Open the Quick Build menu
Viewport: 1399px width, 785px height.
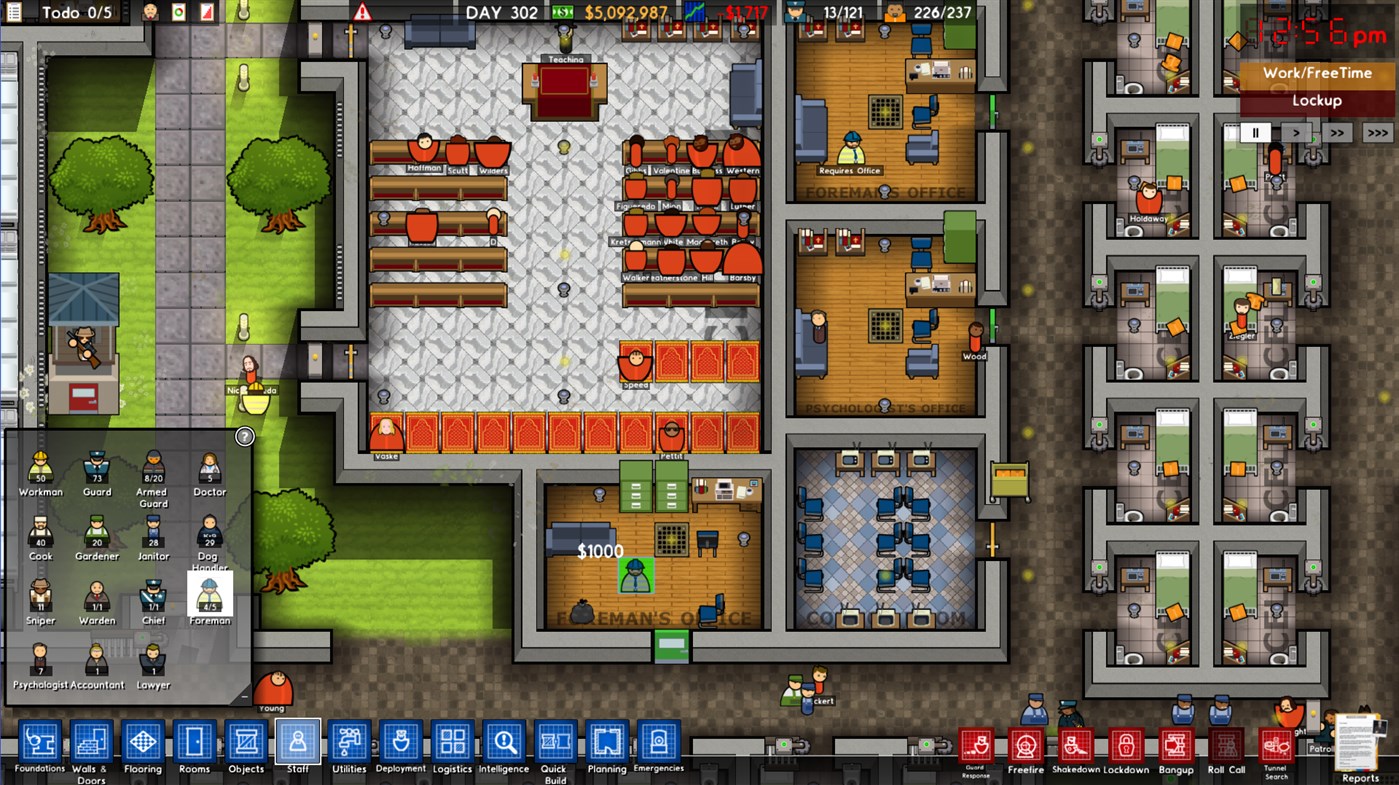(556, 743)
